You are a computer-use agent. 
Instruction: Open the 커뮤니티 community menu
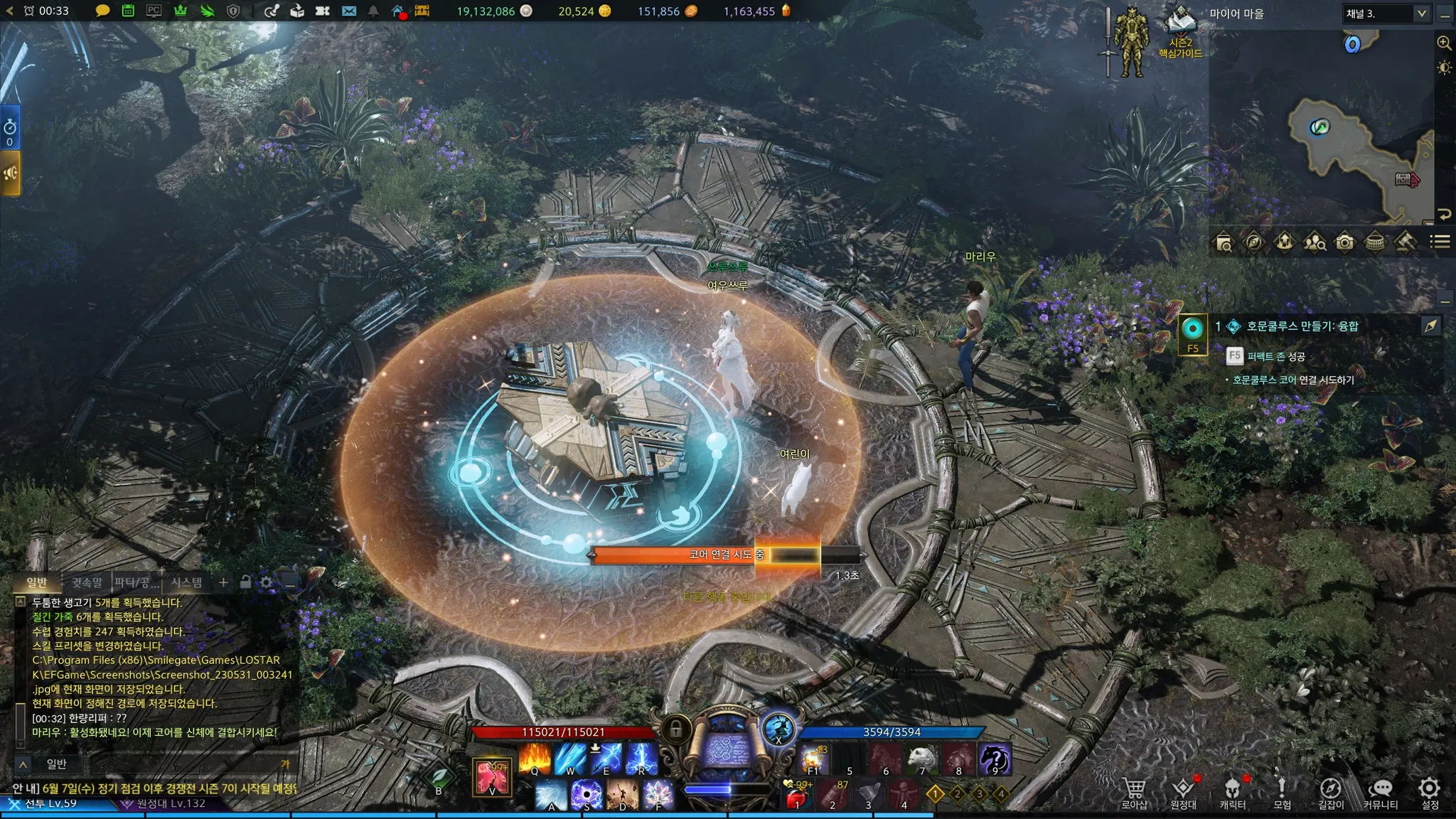point(1380,791)
